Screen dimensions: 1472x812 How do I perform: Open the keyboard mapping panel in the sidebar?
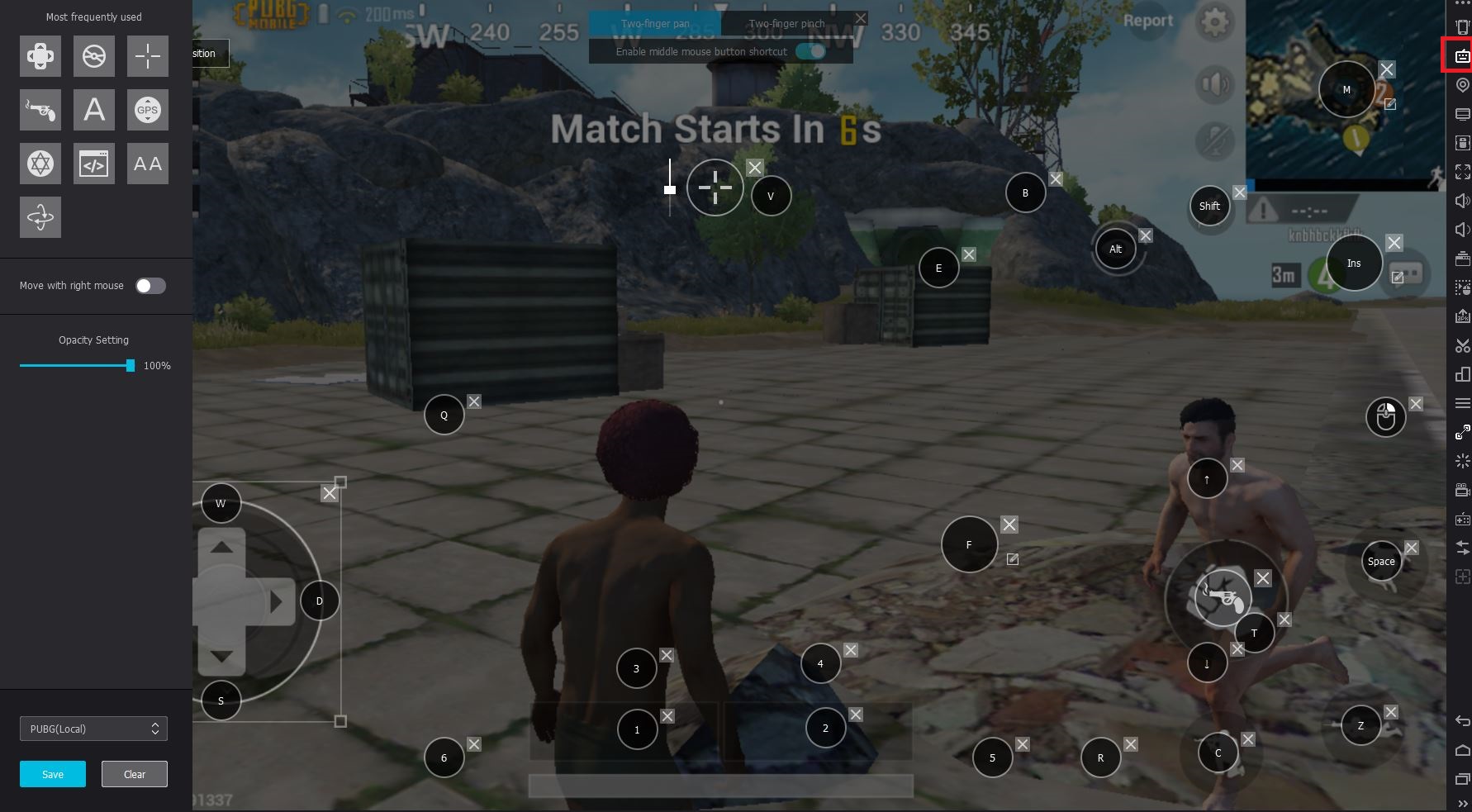1462,55
